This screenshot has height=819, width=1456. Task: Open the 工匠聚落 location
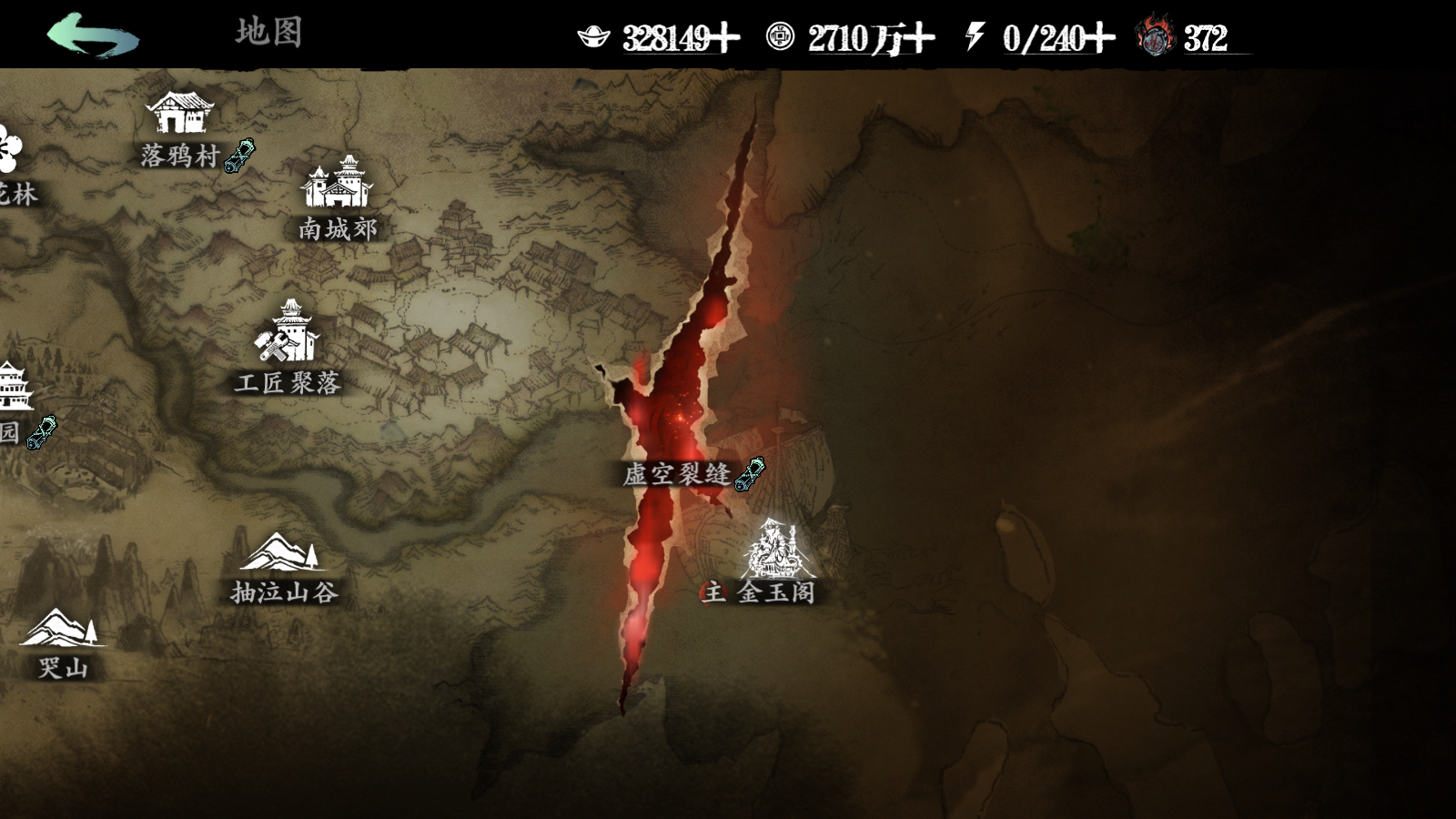click(x=288, y=335)
